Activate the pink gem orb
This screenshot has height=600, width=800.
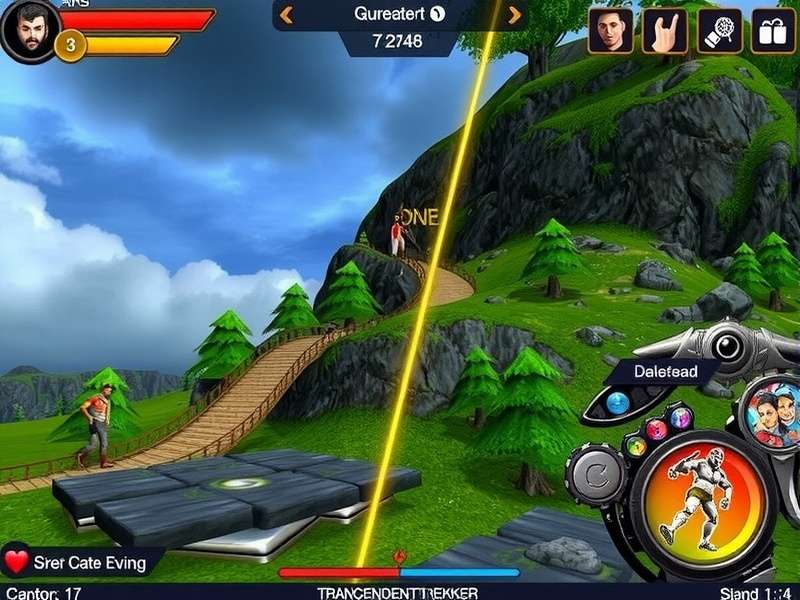tap(657, 430)
